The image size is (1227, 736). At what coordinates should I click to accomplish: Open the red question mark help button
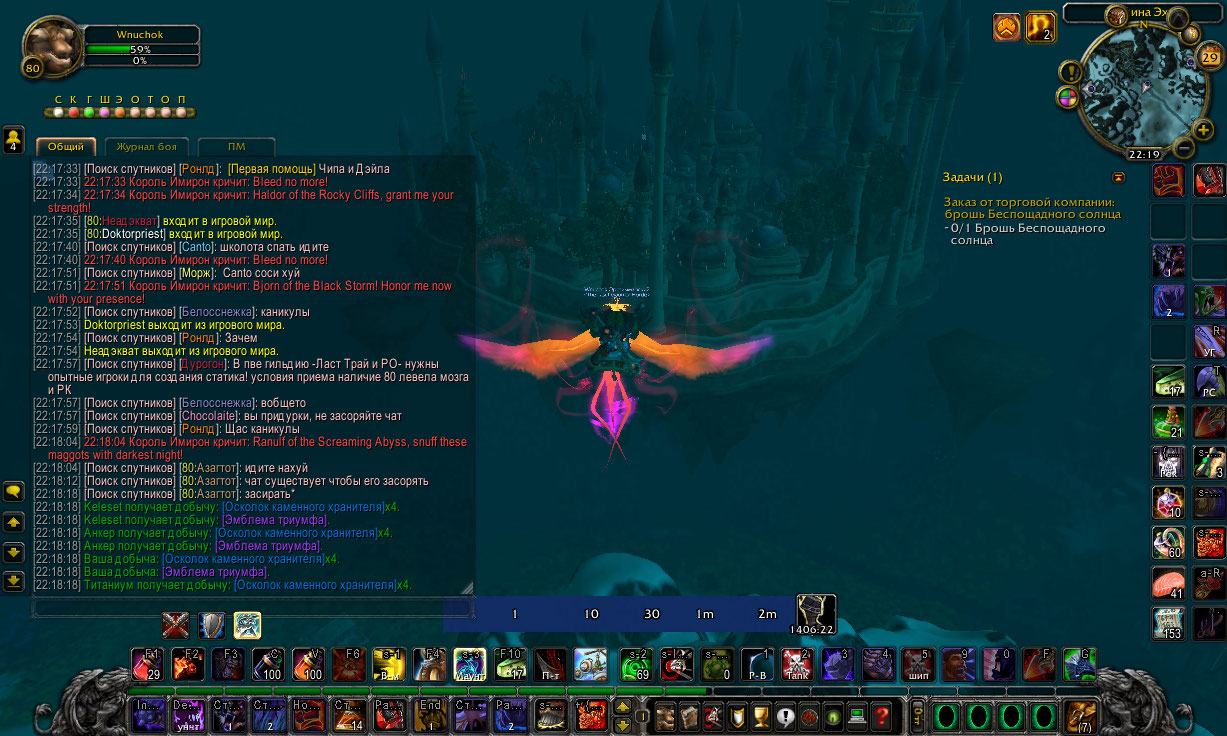pos(881,716)
